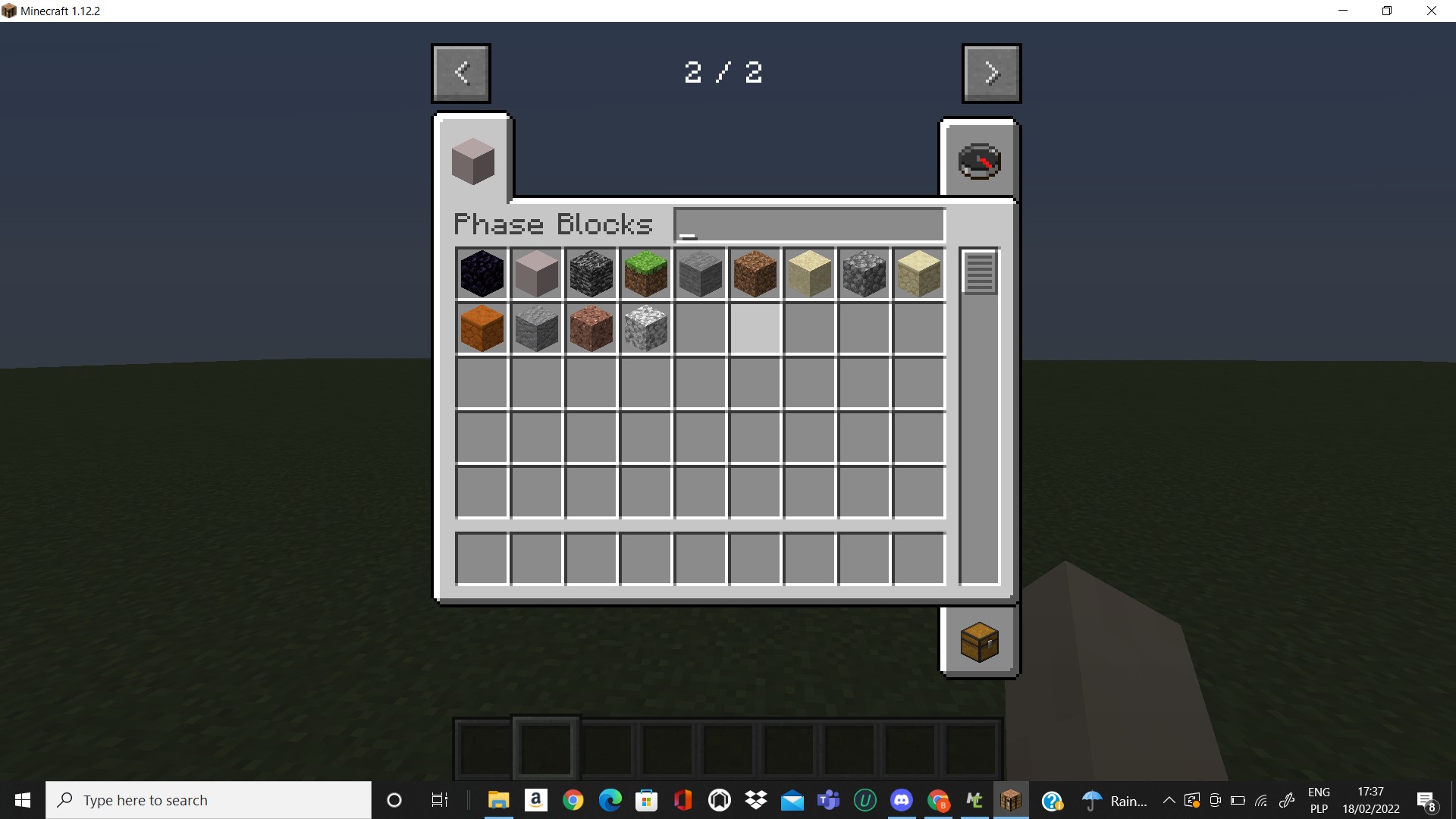
Task: Launch Google Chrome from the taskbar
Action: pyautogui.click(x=573, y=800)
